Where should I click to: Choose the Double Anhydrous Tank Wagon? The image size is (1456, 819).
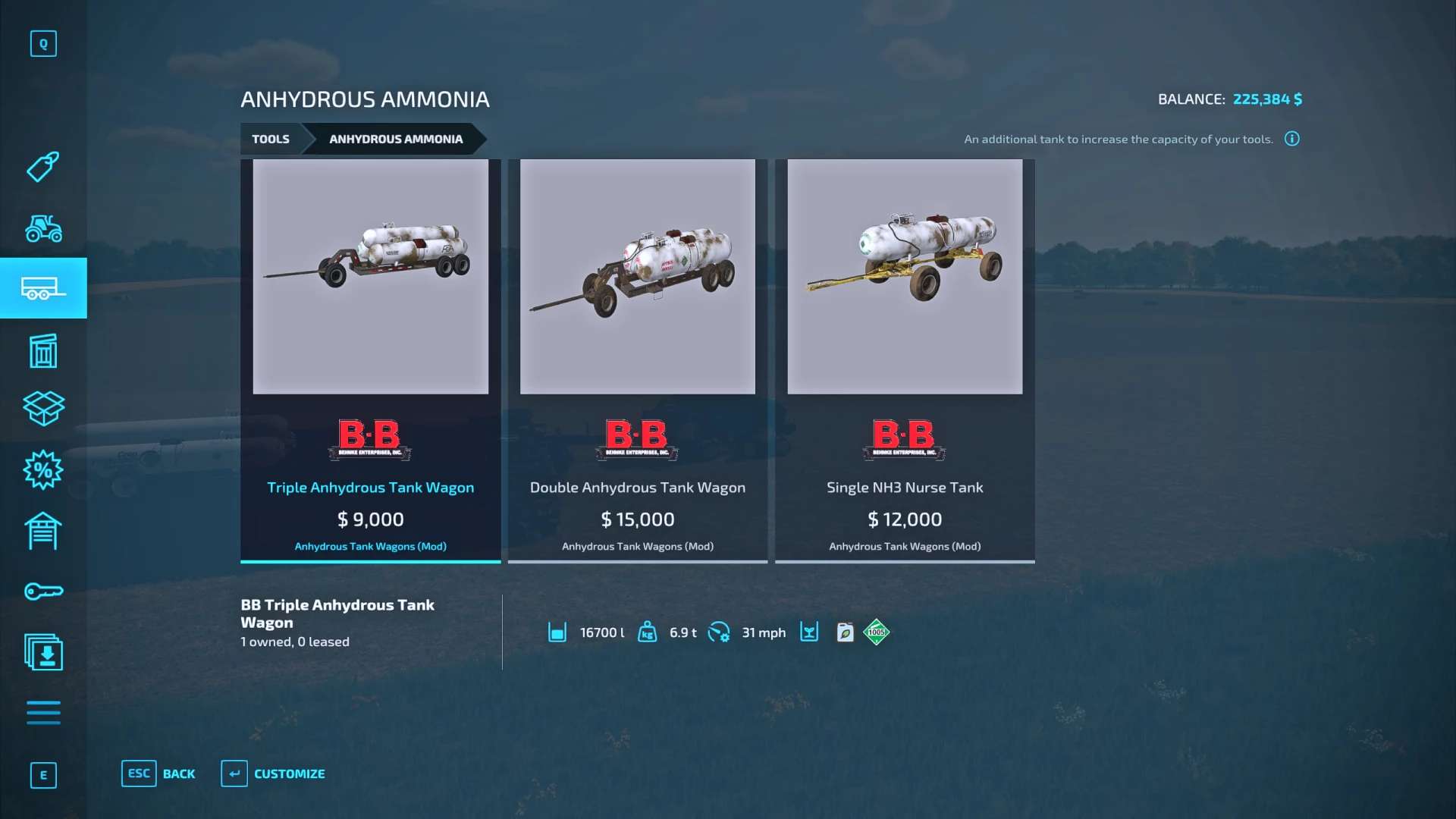[x=637, y=360]
